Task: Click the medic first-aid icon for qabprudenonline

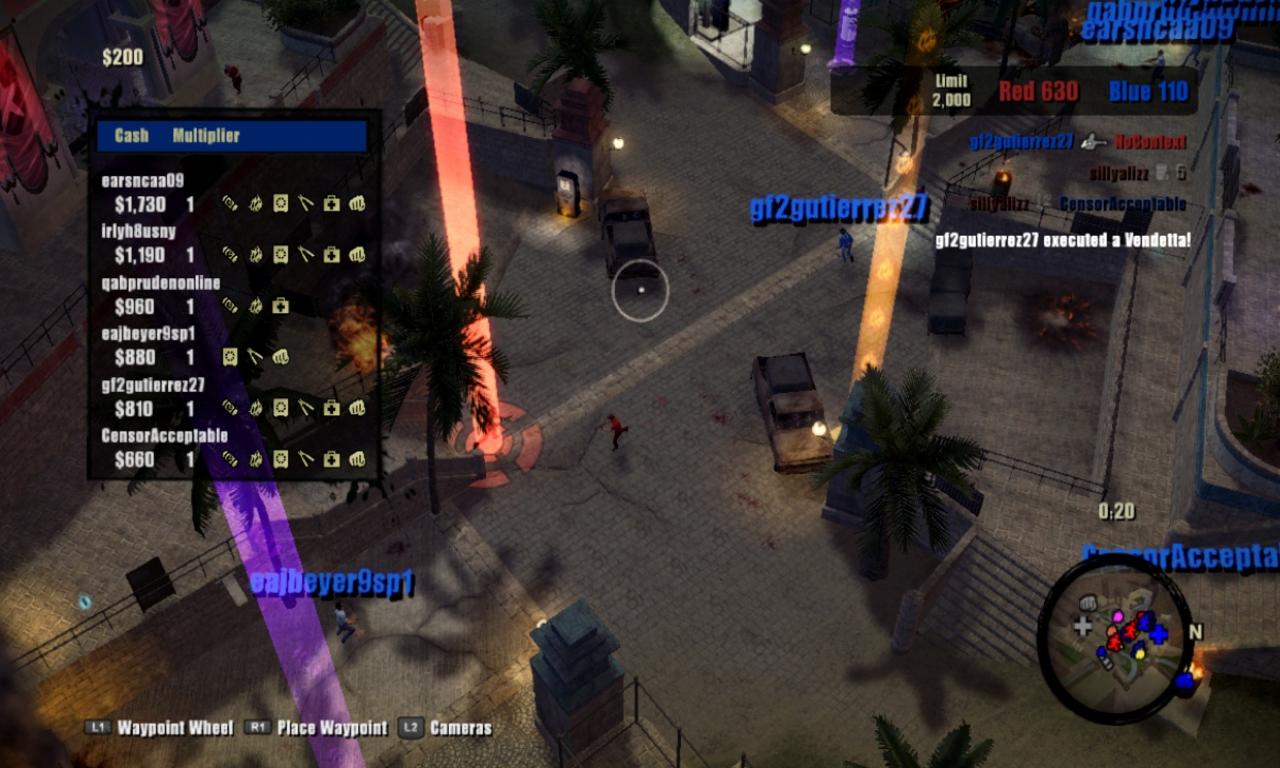Action: [280, 305]
